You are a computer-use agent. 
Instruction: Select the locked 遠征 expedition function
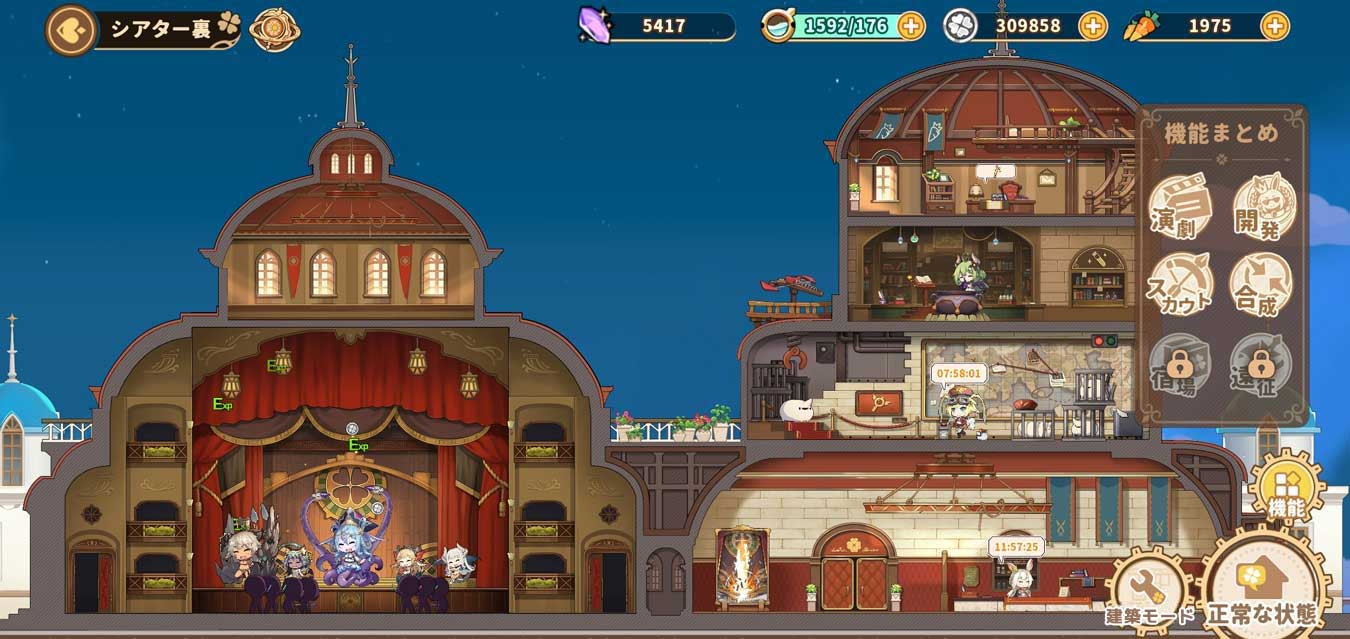[1262, 365]
